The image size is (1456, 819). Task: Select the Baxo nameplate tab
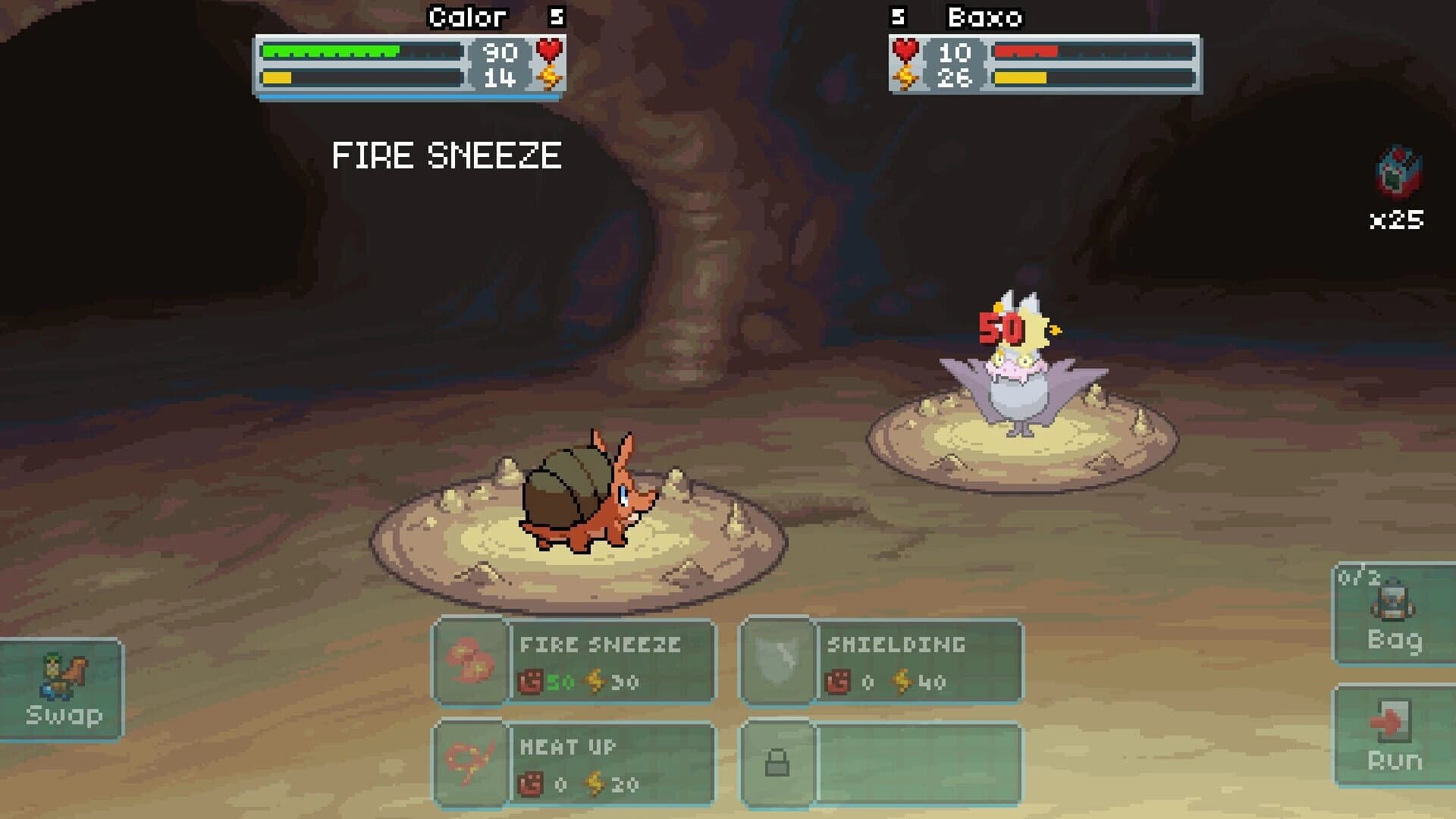click(x=984, y=17)
